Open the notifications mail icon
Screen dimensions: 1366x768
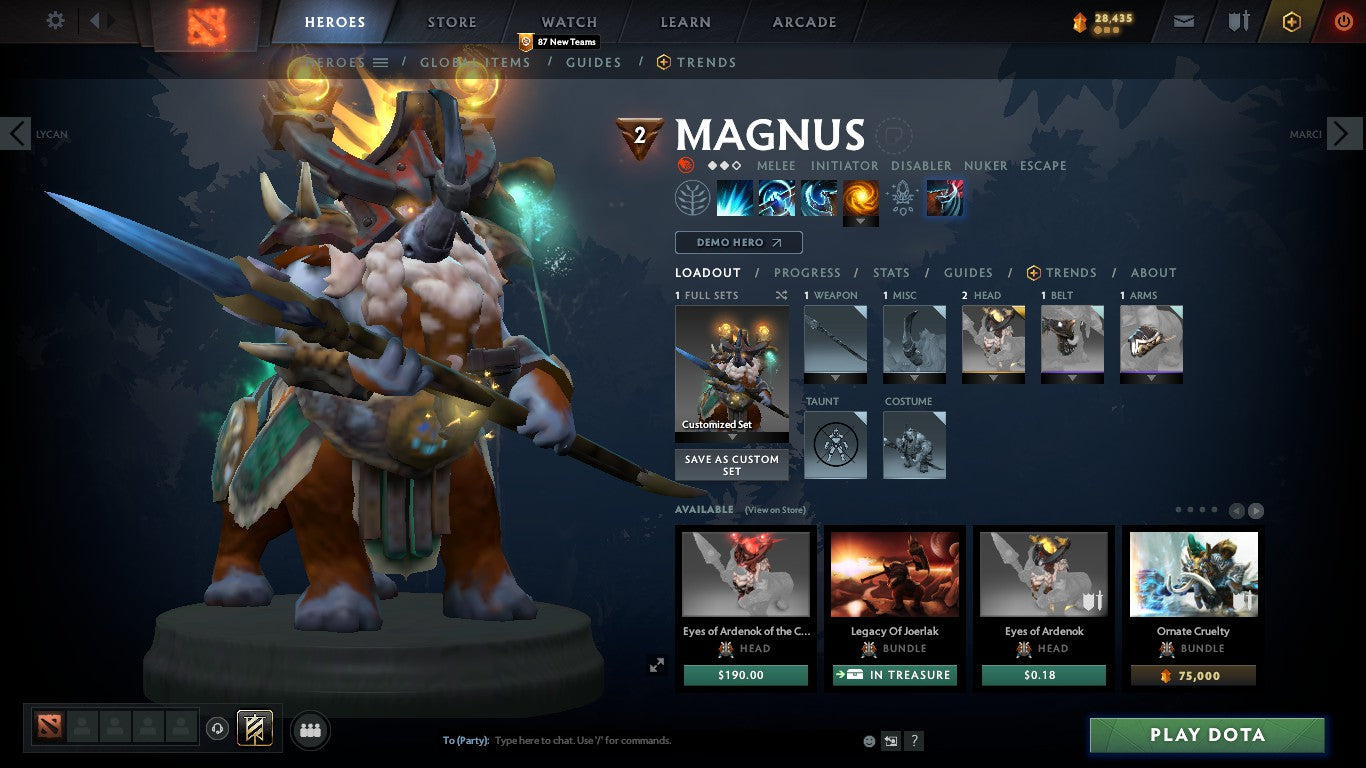[x=1184, y=20]
